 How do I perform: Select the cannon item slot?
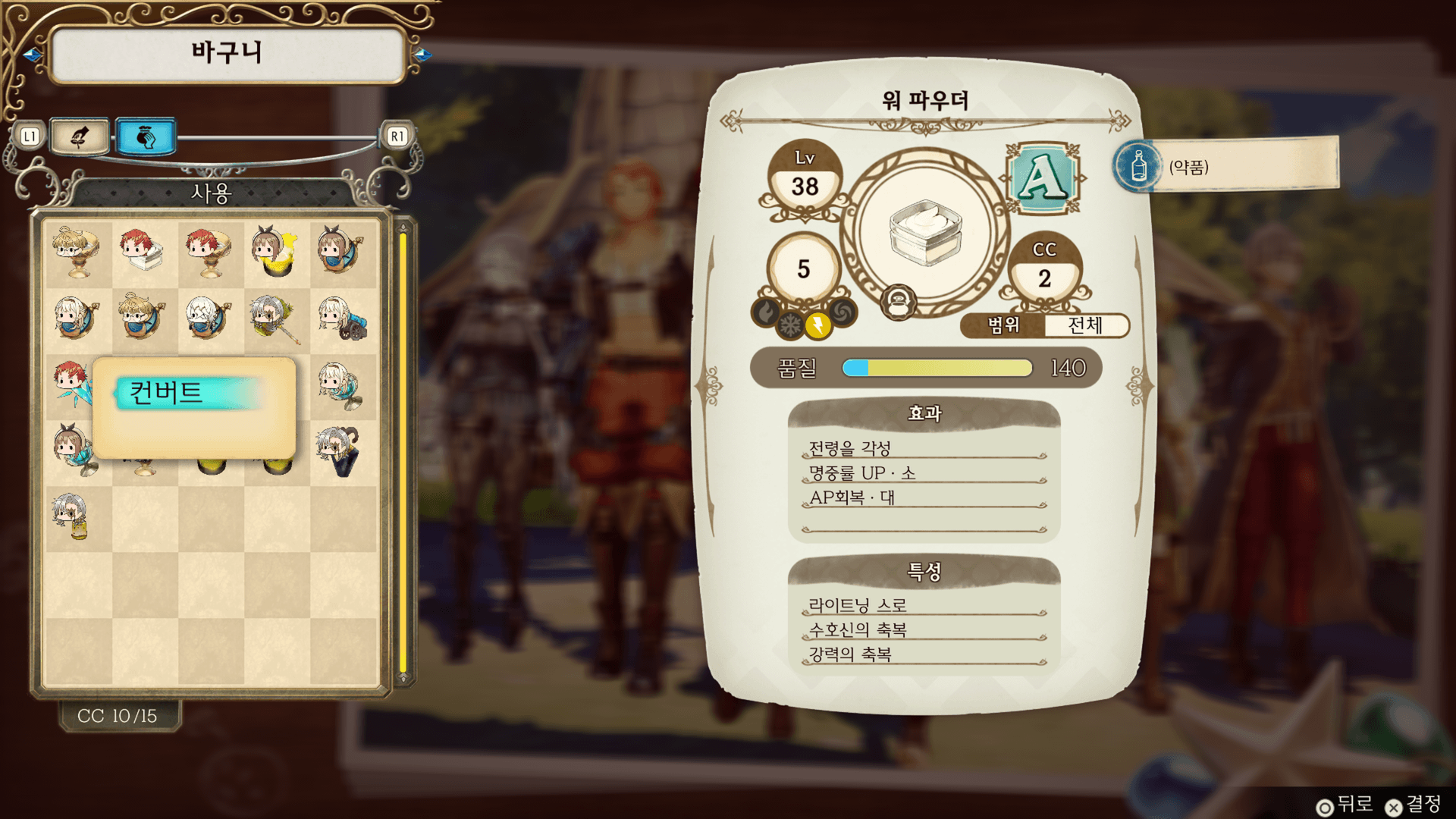point(343,318)
